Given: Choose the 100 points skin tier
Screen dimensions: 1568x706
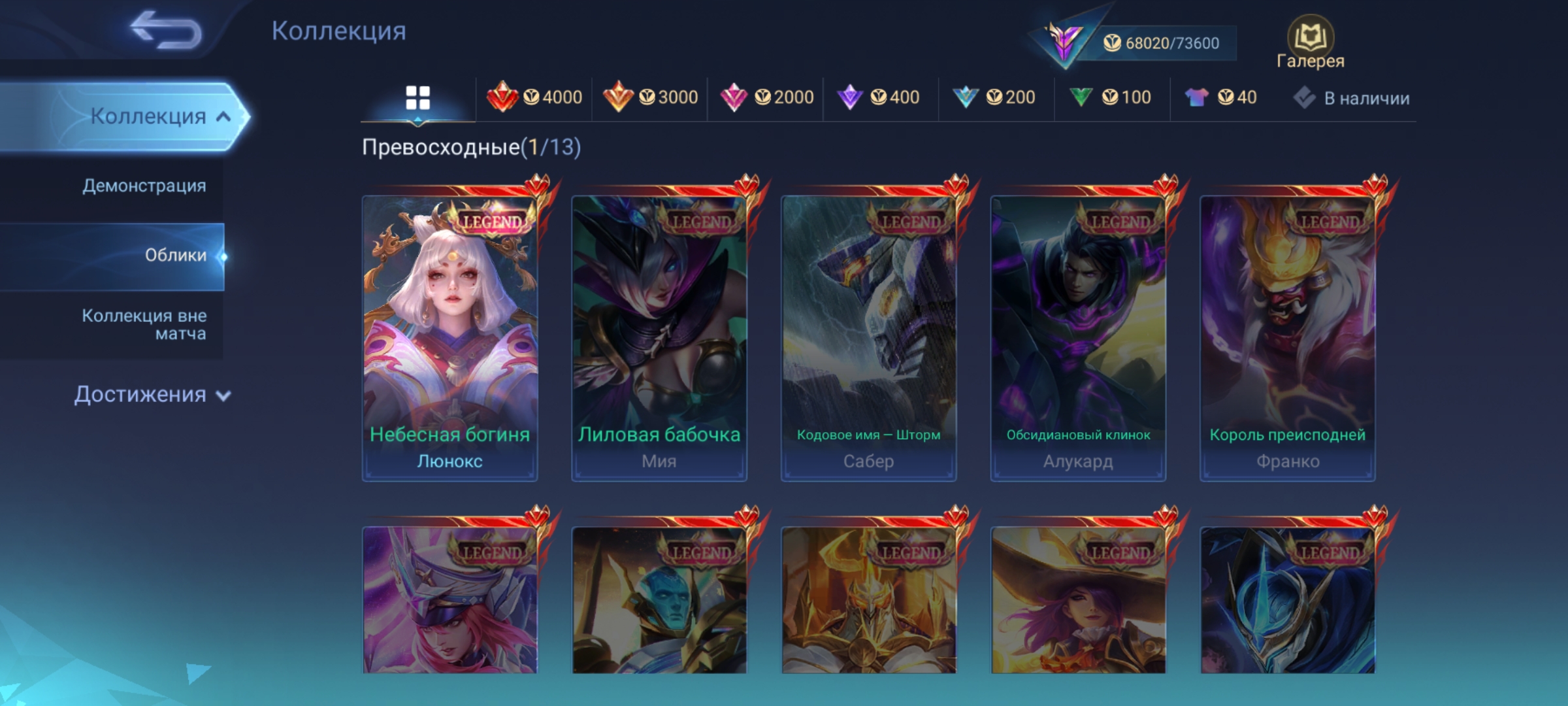Looking at the screenshot, I should (x=1111, y=97).
